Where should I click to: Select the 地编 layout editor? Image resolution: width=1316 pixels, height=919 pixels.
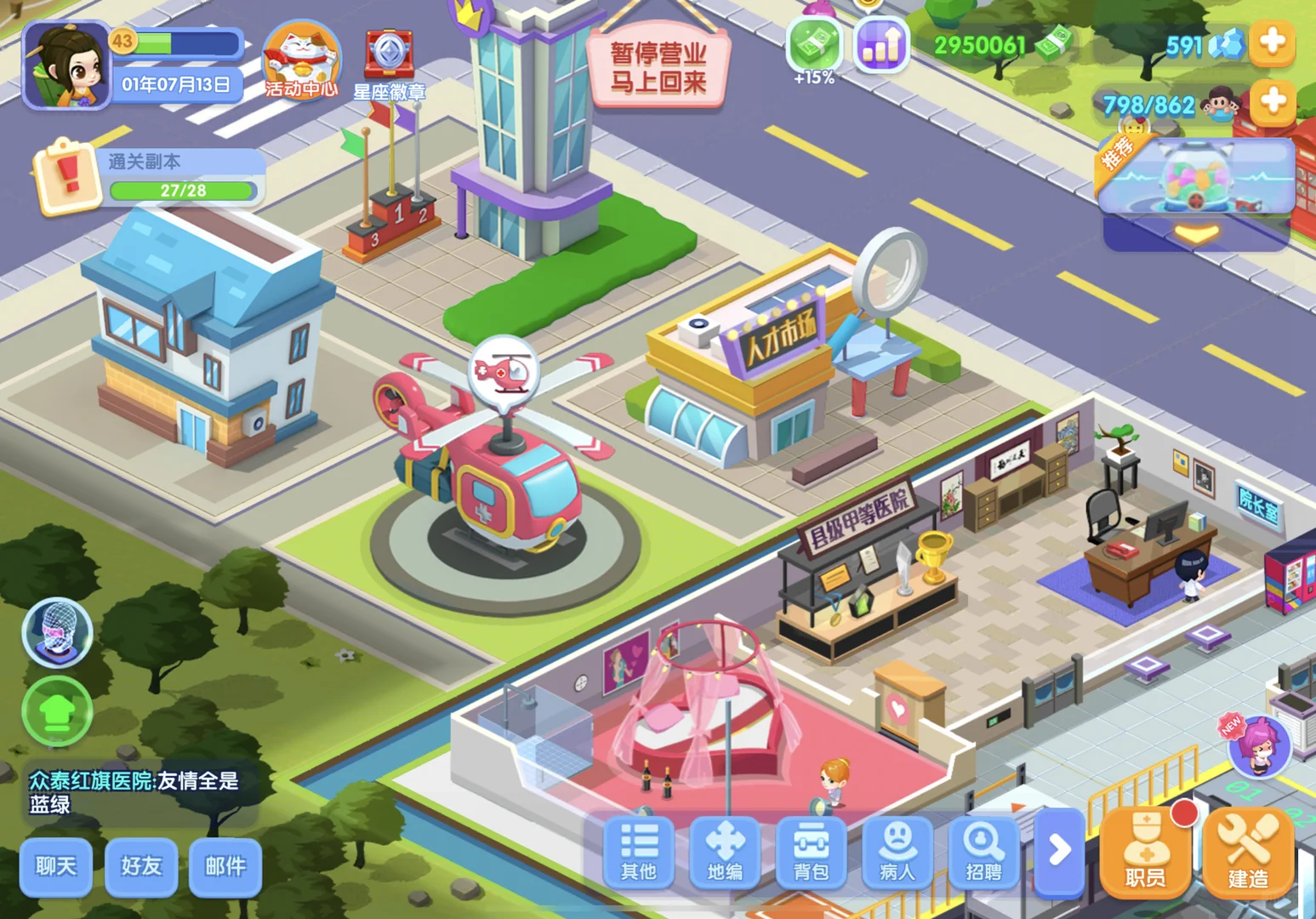coord(725,851)
